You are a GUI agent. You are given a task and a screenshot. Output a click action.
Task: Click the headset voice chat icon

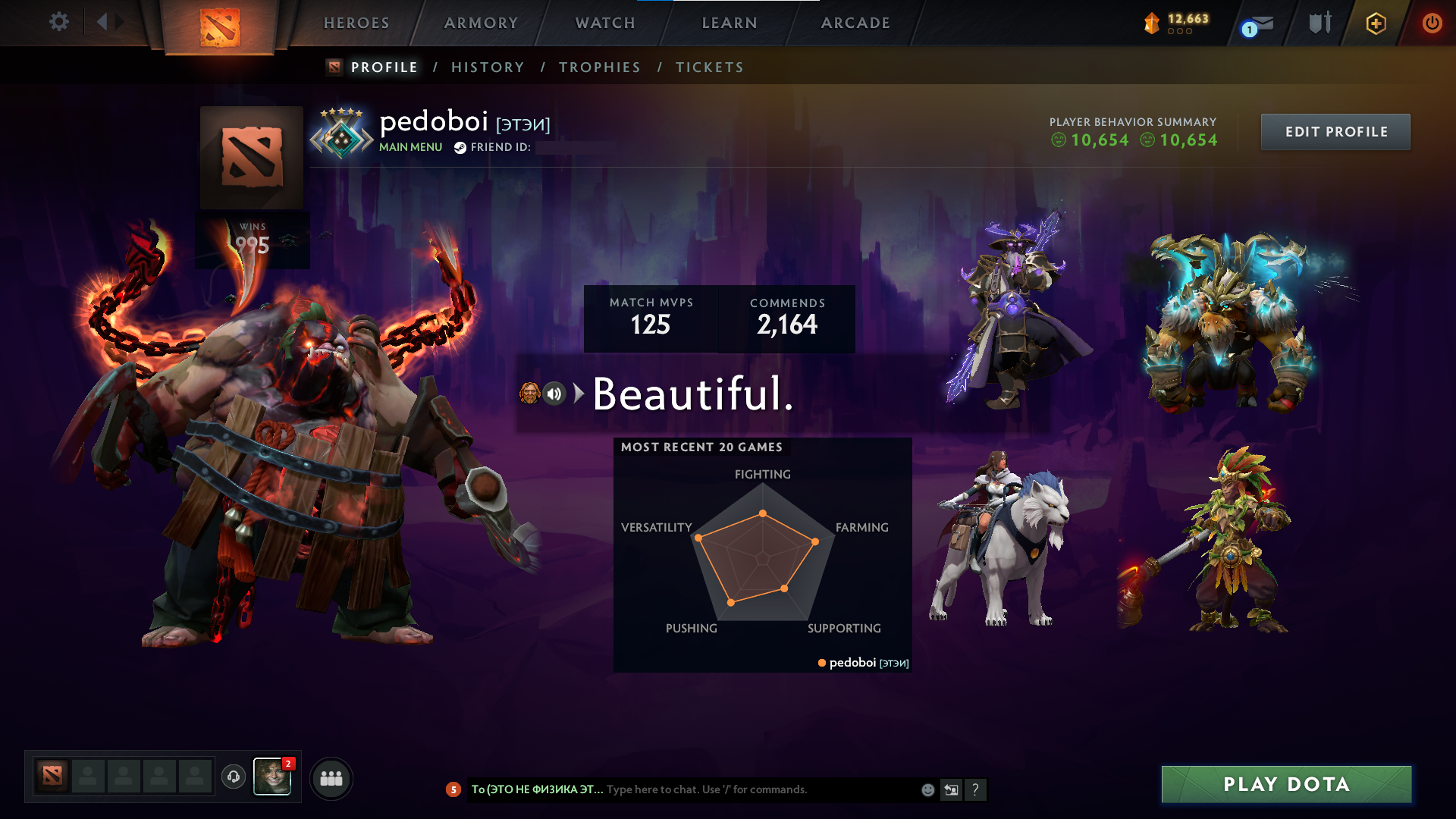pyautogui.click(x=233, y=777)
